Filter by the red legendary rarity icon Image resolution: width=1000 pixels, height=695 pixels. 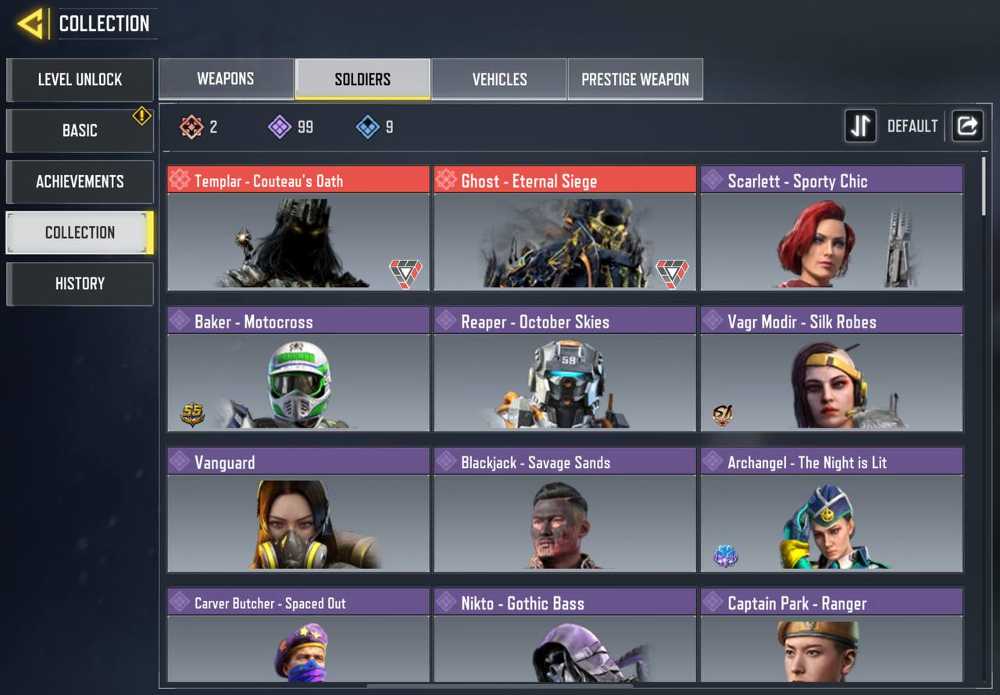[191, 127]
